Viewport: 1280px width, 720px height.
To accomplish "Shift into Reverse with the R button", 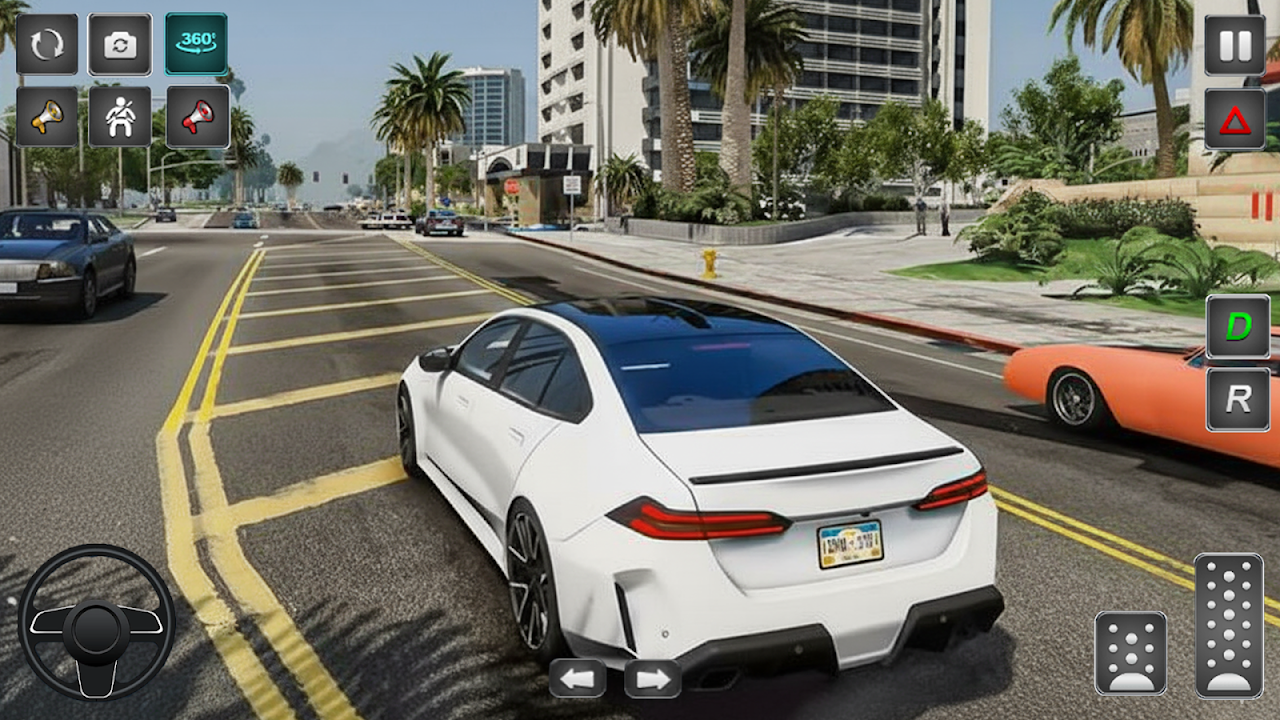I will 1237,399.
